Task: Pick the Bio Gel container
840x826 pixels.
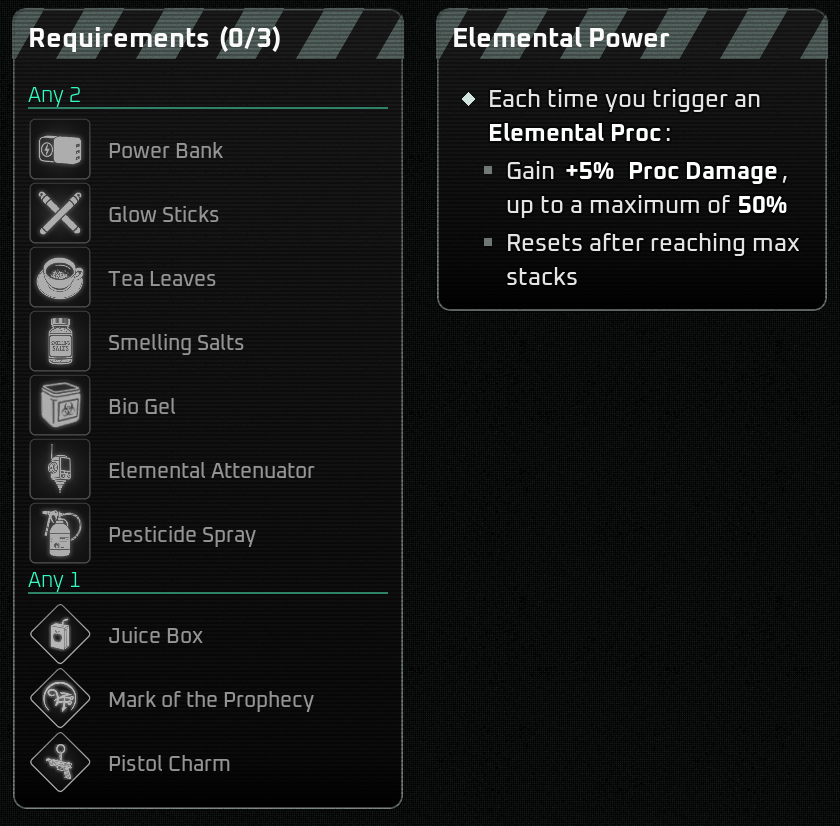Action: pyautogui.click(x=60, y=406)
